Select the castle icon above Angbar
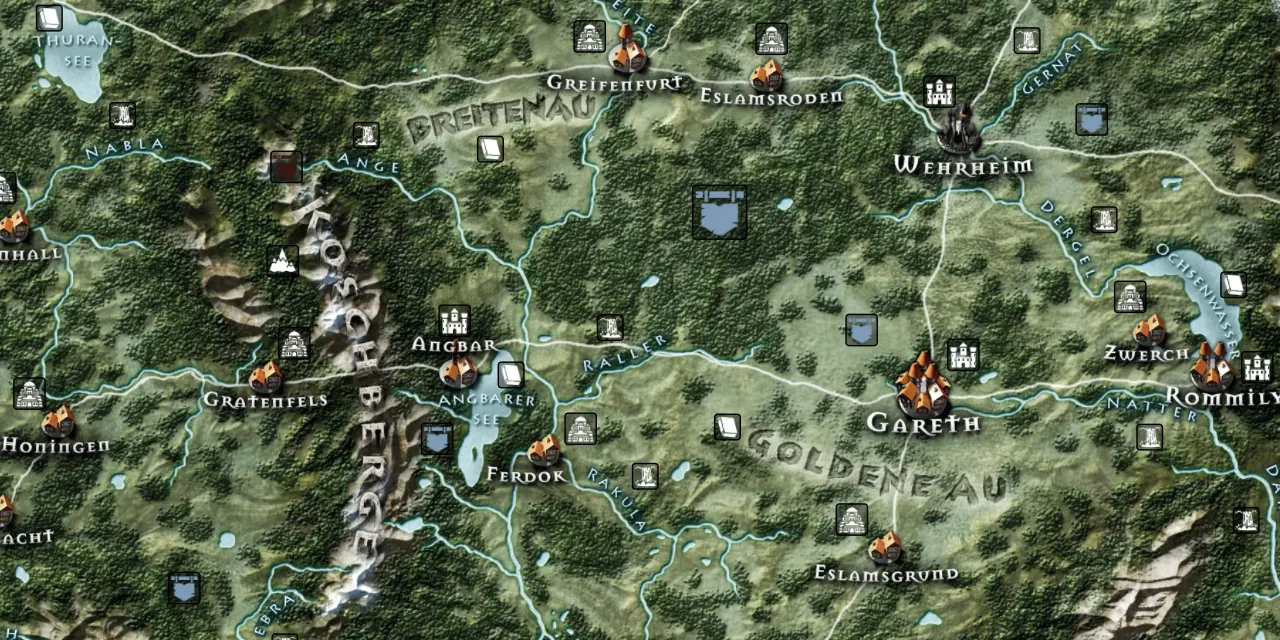The height and width of the screenshot is (640, 1280). pyautogui.click(x=454, y=321)
